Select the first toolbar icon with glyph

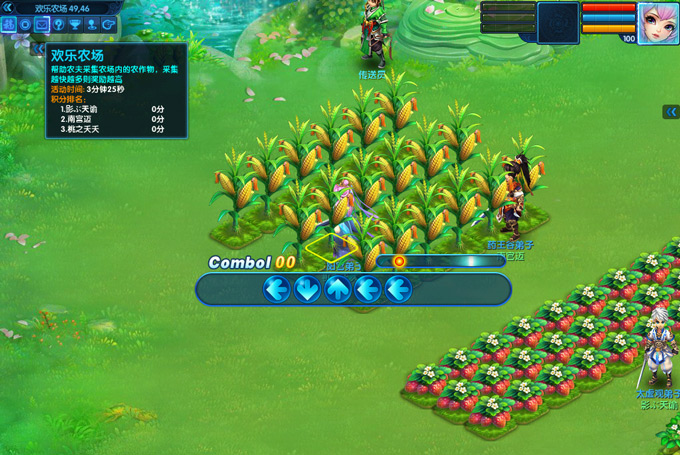(x=7, y=23)
